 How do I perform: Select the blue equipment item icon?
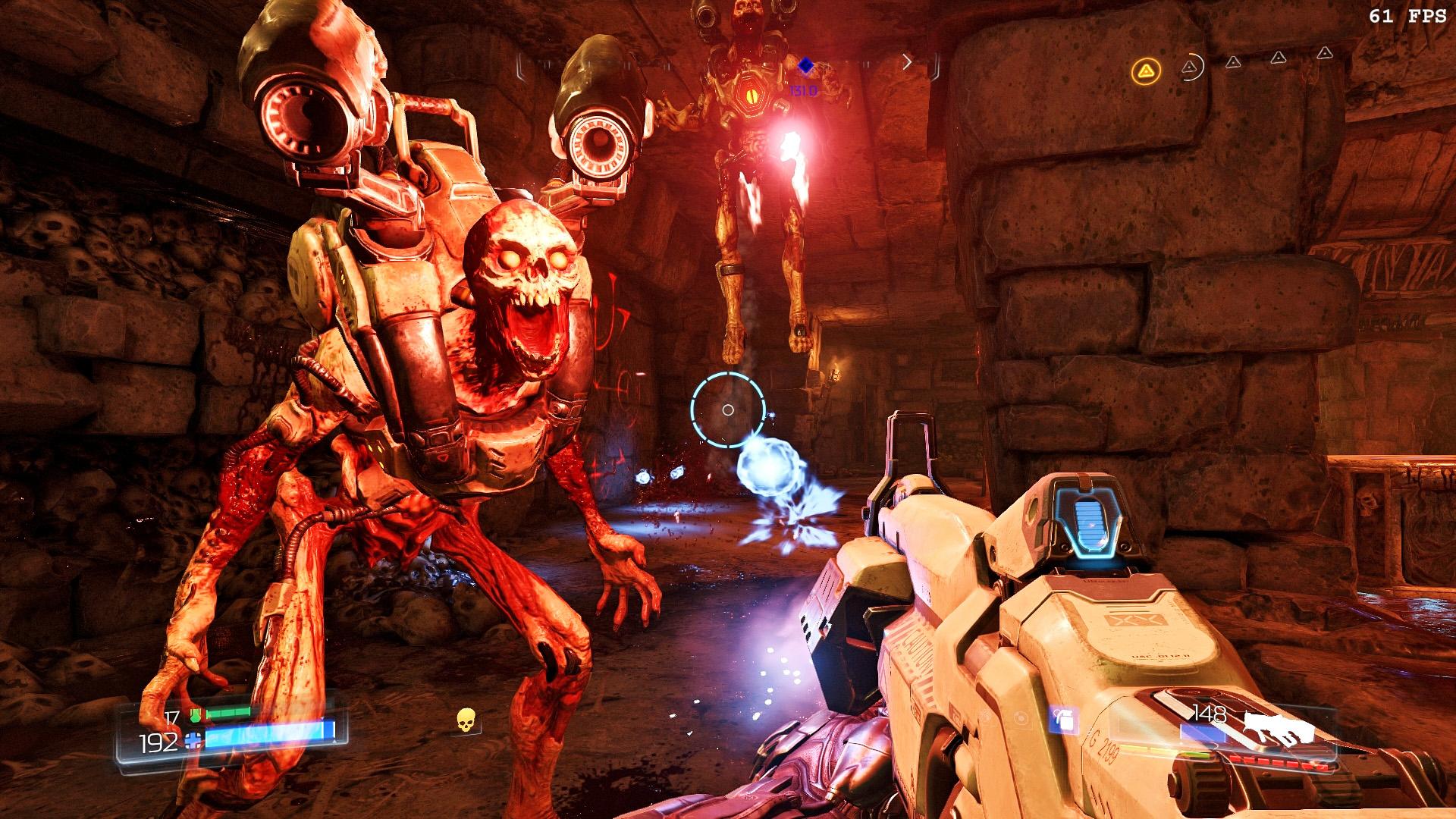click(1062, 719)
